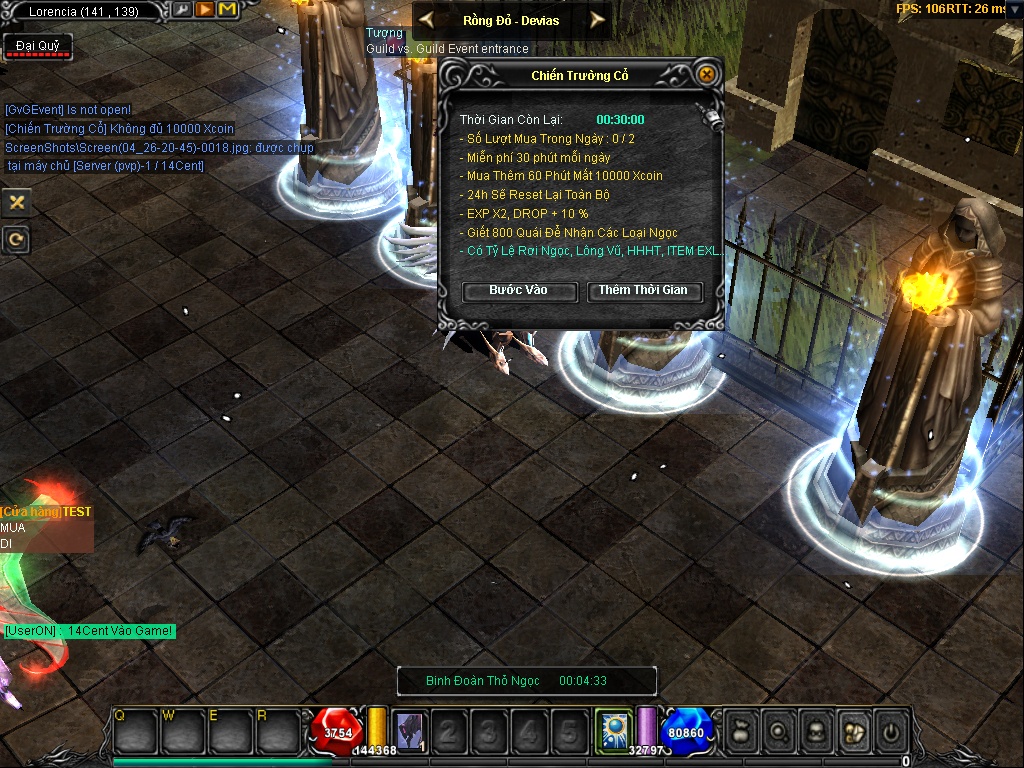Open the Binh Đoàn Thỏ Ngọc event tracker
The height and width of the screenshot is (768, 1024).
(527, 681)
